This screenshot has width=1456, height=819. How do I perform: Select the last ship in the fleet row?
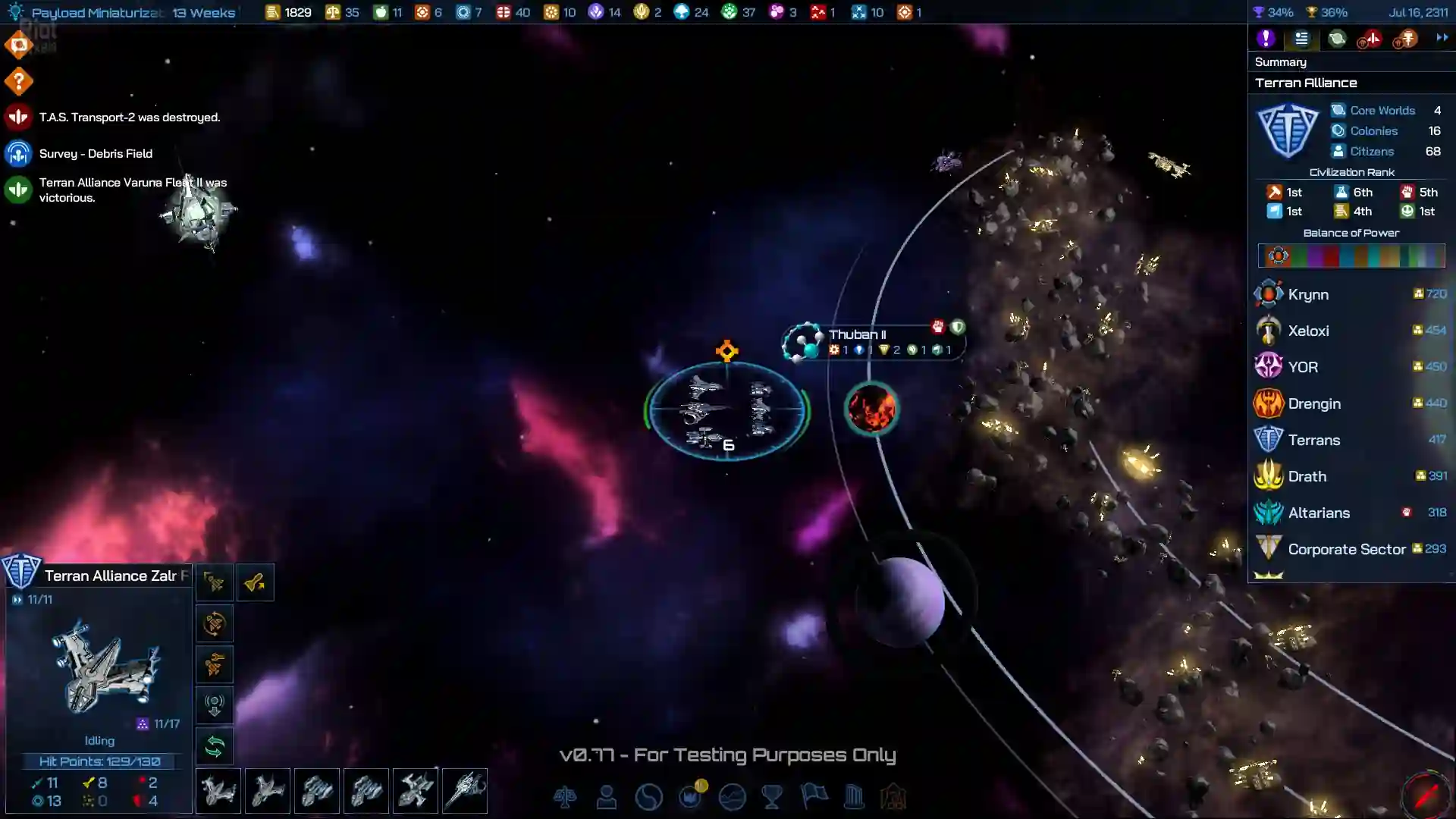tap(465, 791)
